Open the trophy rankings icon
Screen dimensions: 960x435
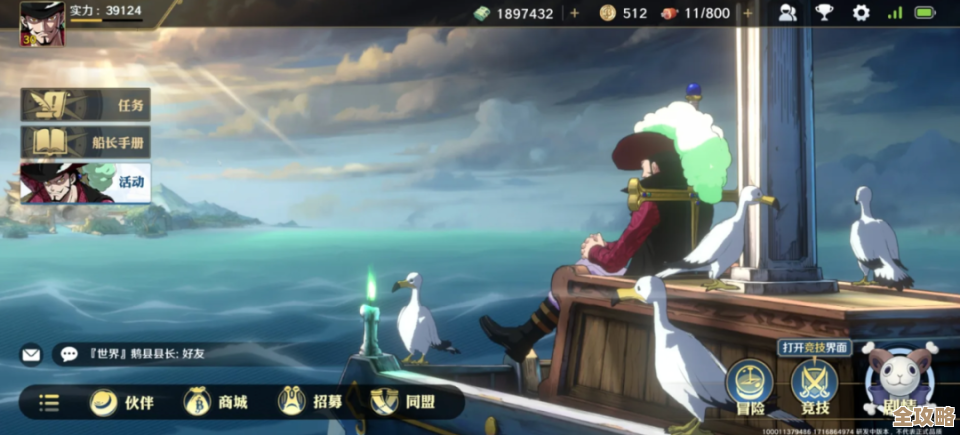[824, 13]
